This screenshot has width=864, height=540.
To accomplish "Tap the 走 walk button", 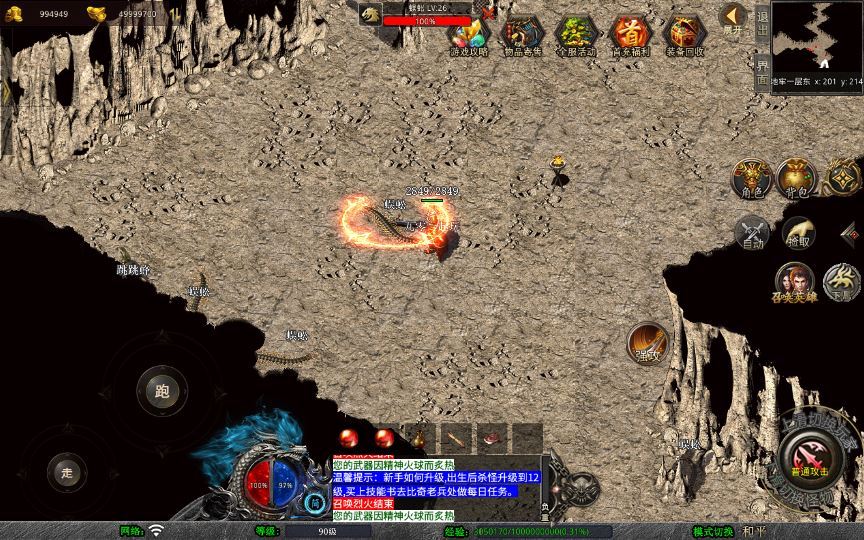I will [68, 471].
